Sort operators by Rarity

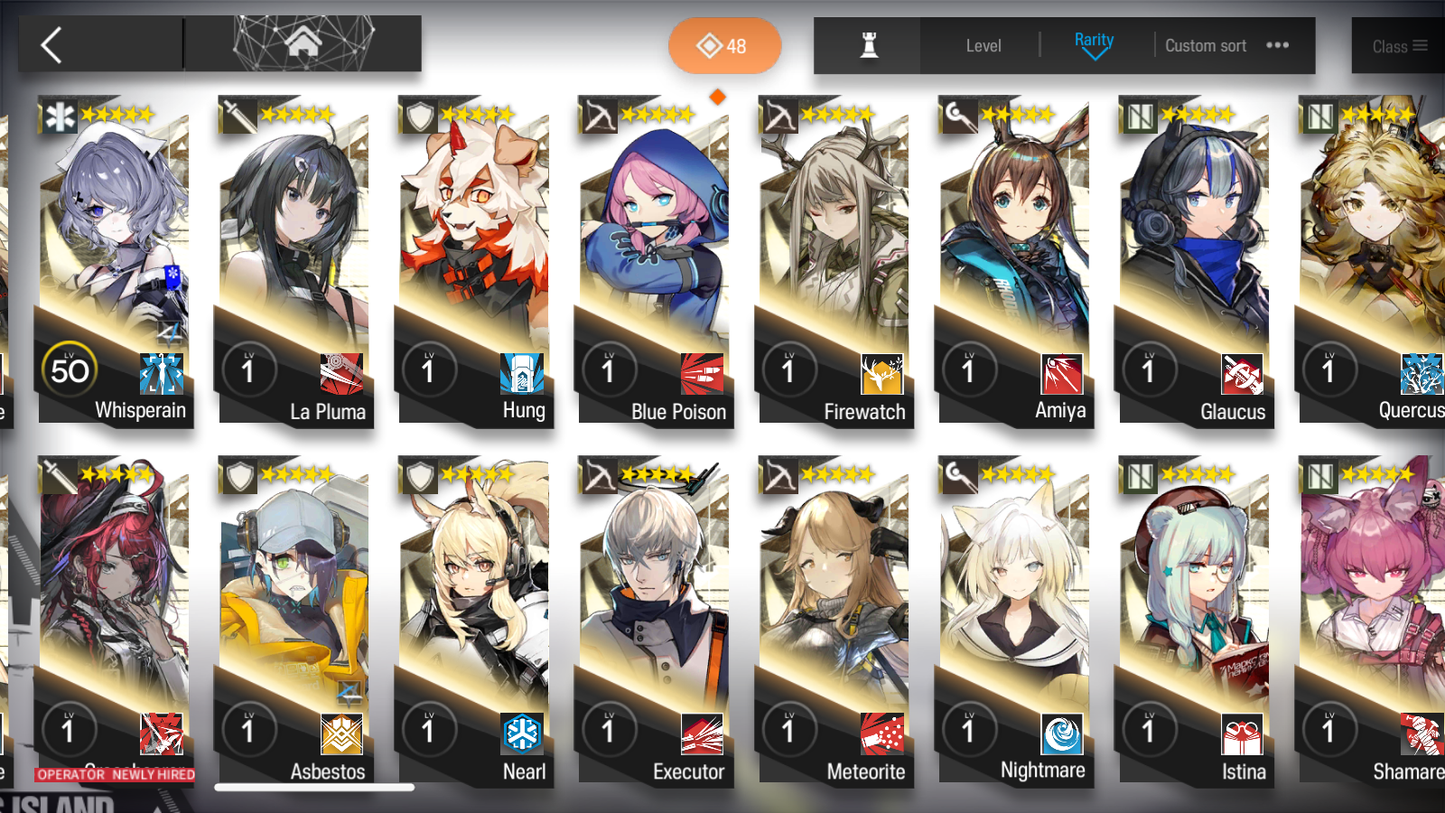click(1094, 44)
